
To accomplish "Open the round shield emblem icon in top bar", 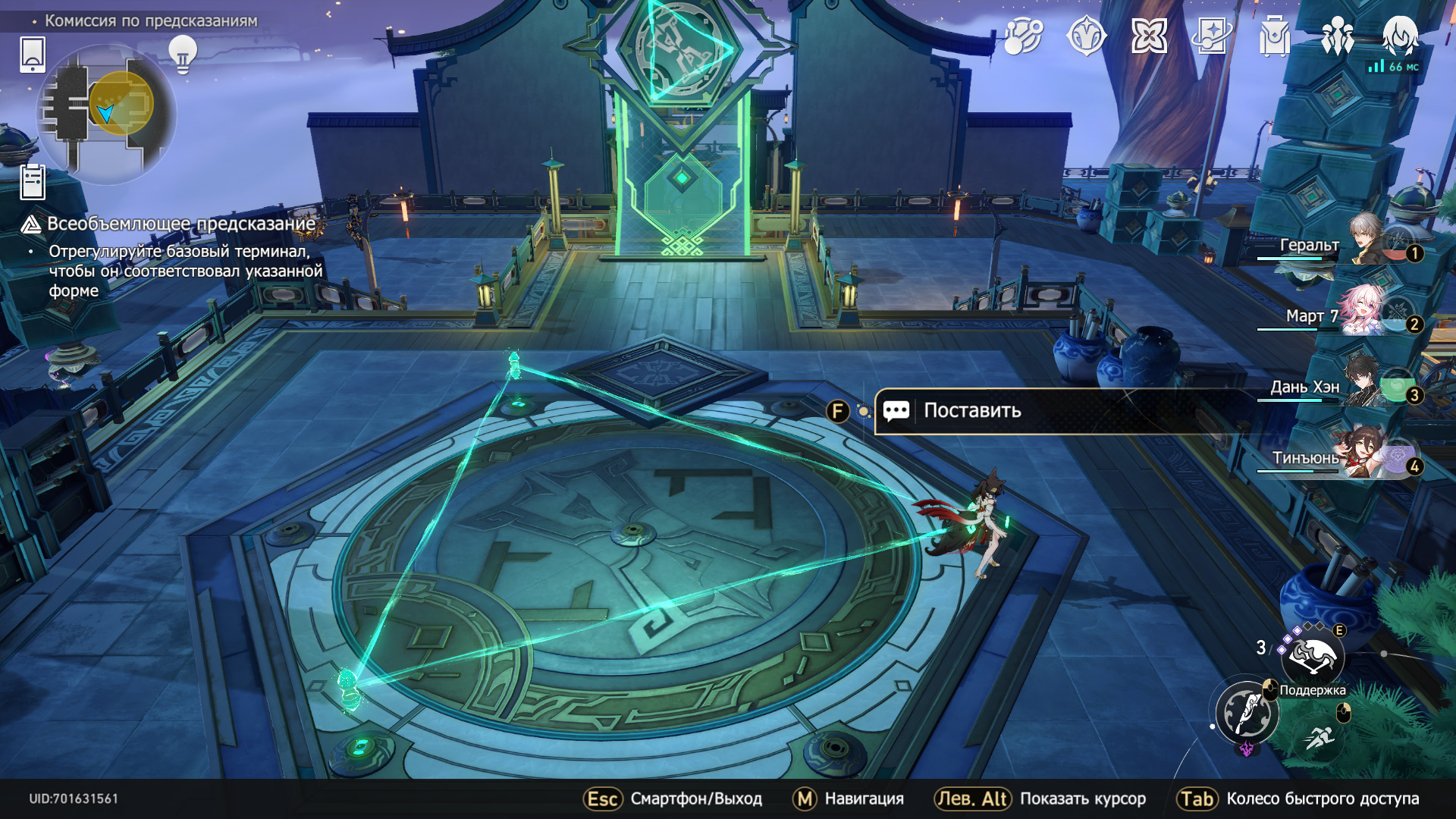I will click(x=1086, y=36).
